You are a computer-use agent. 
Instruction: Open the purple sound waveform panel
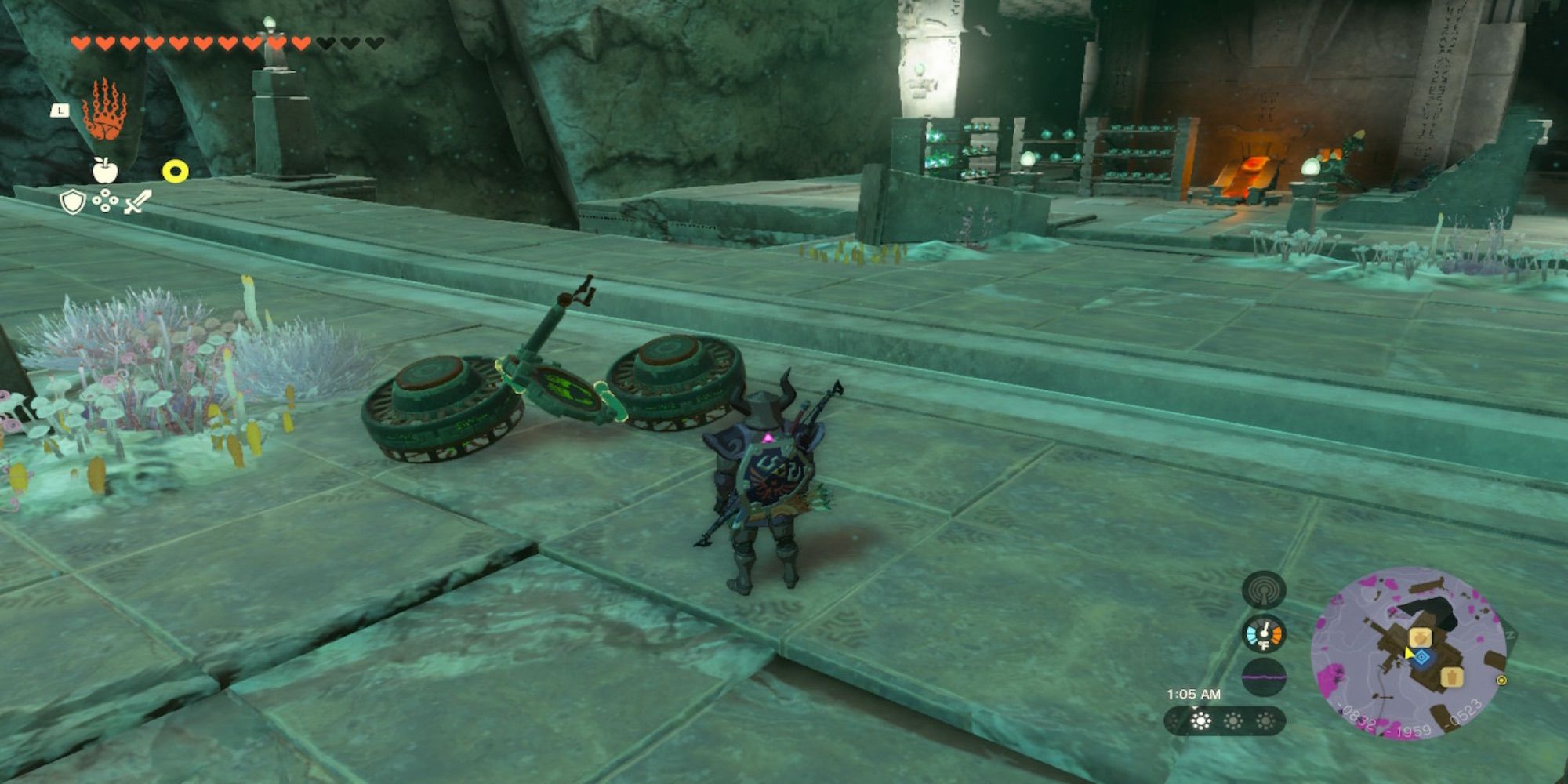[1264, 676]
